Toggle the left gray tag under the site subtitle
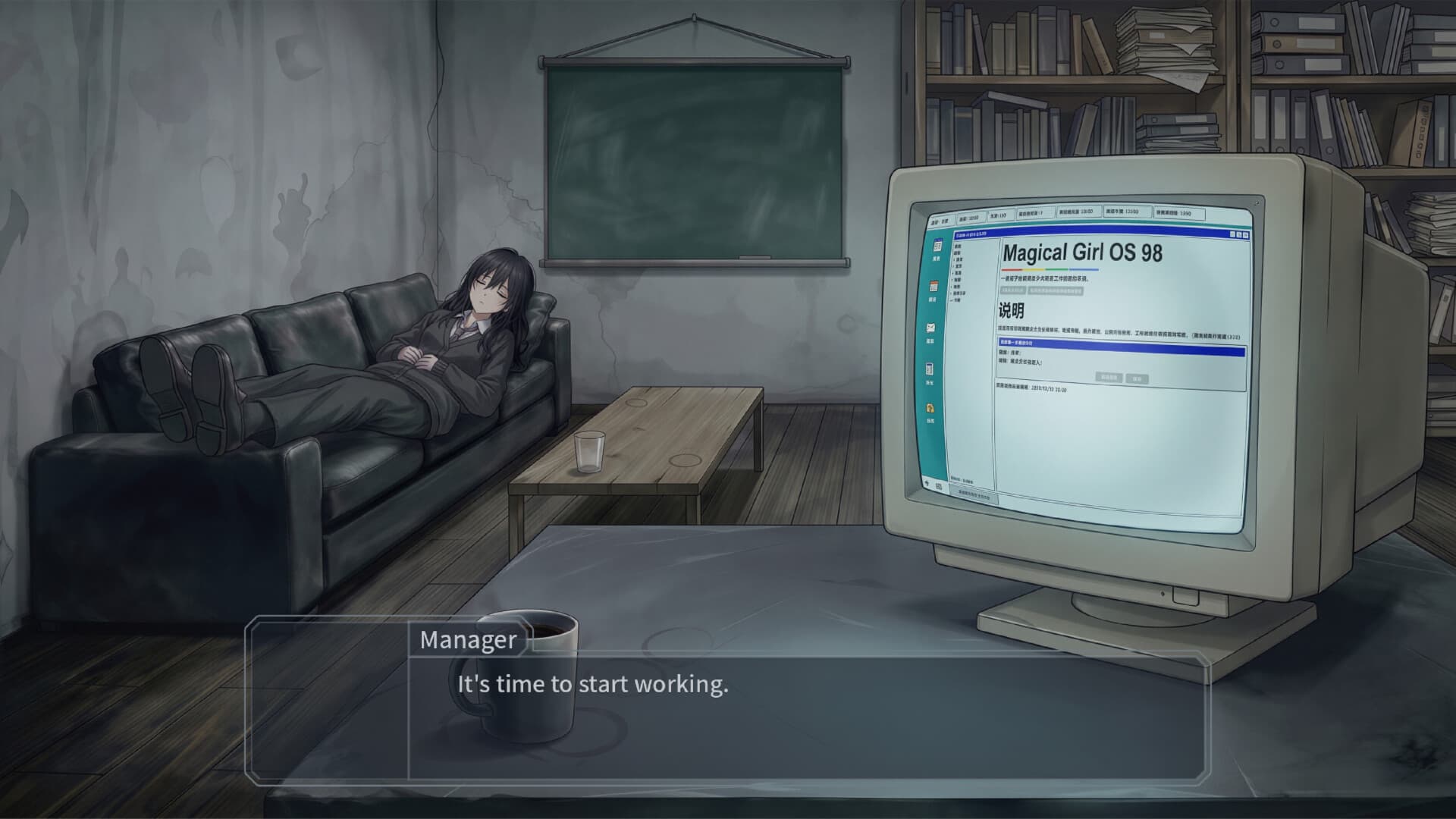The height and width of the screenshot is (819, 1456). 1012,290
